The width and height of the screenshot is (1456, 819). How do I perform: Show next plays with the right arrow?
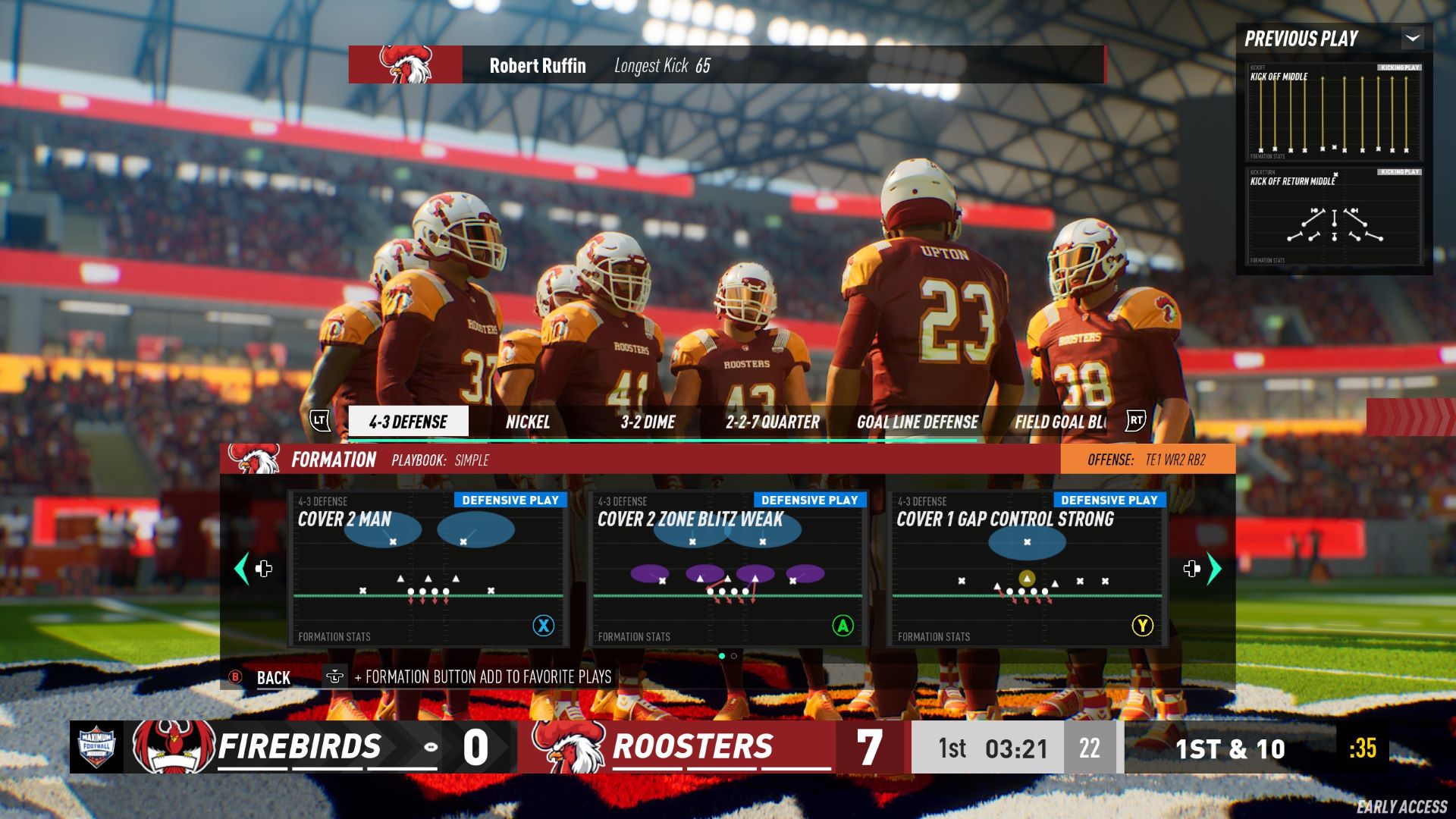pyautogui.click(x=1213, y=568)
